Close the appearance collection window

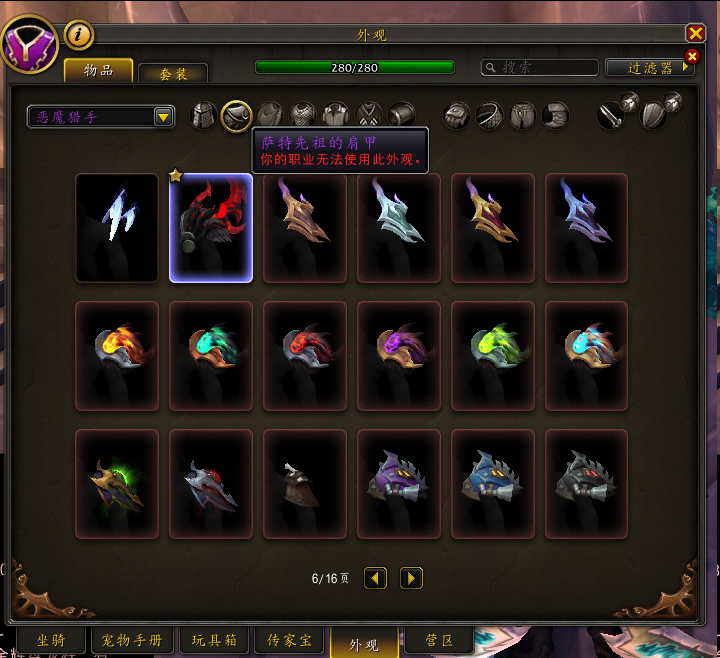(x=695, y=33)
